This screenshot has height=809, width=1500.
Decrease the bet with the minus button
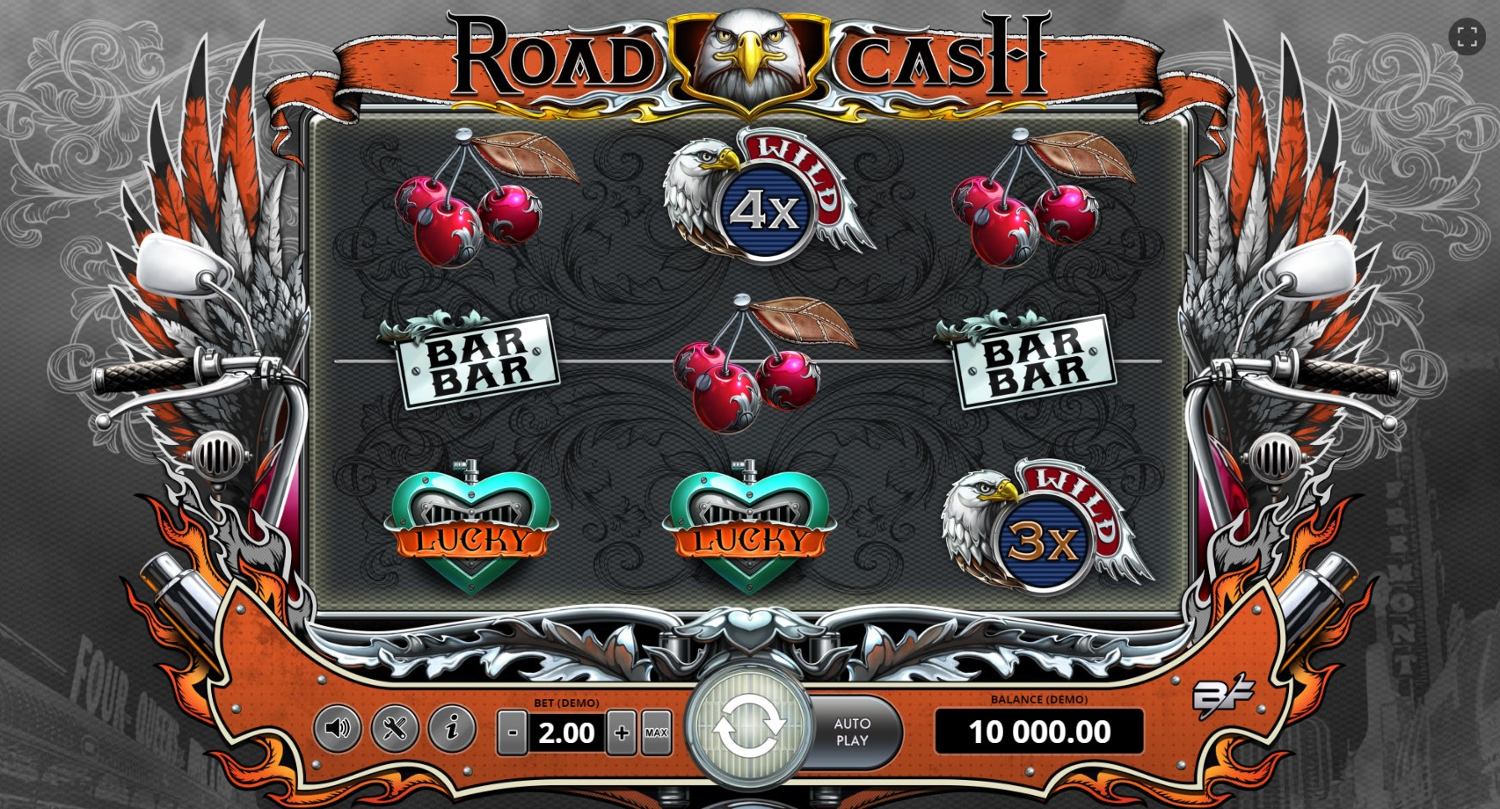[x=512, y=733]
